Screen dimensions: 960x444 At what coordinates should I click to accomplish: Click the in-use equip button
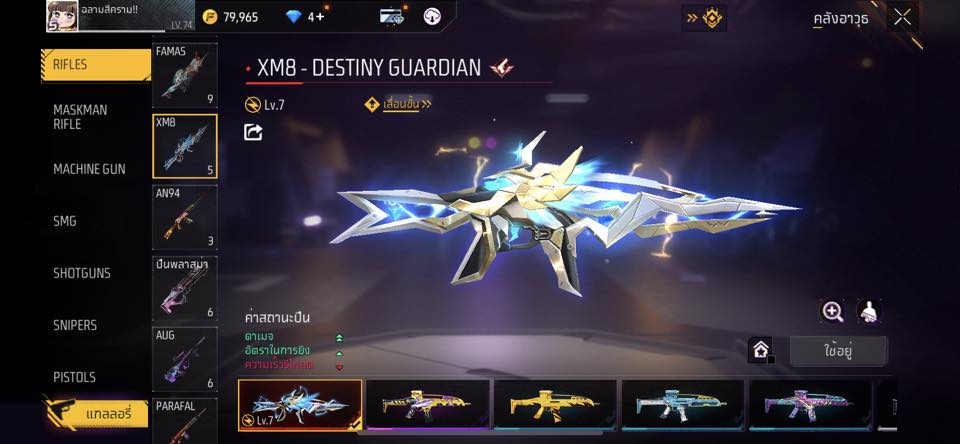[837, 351]
